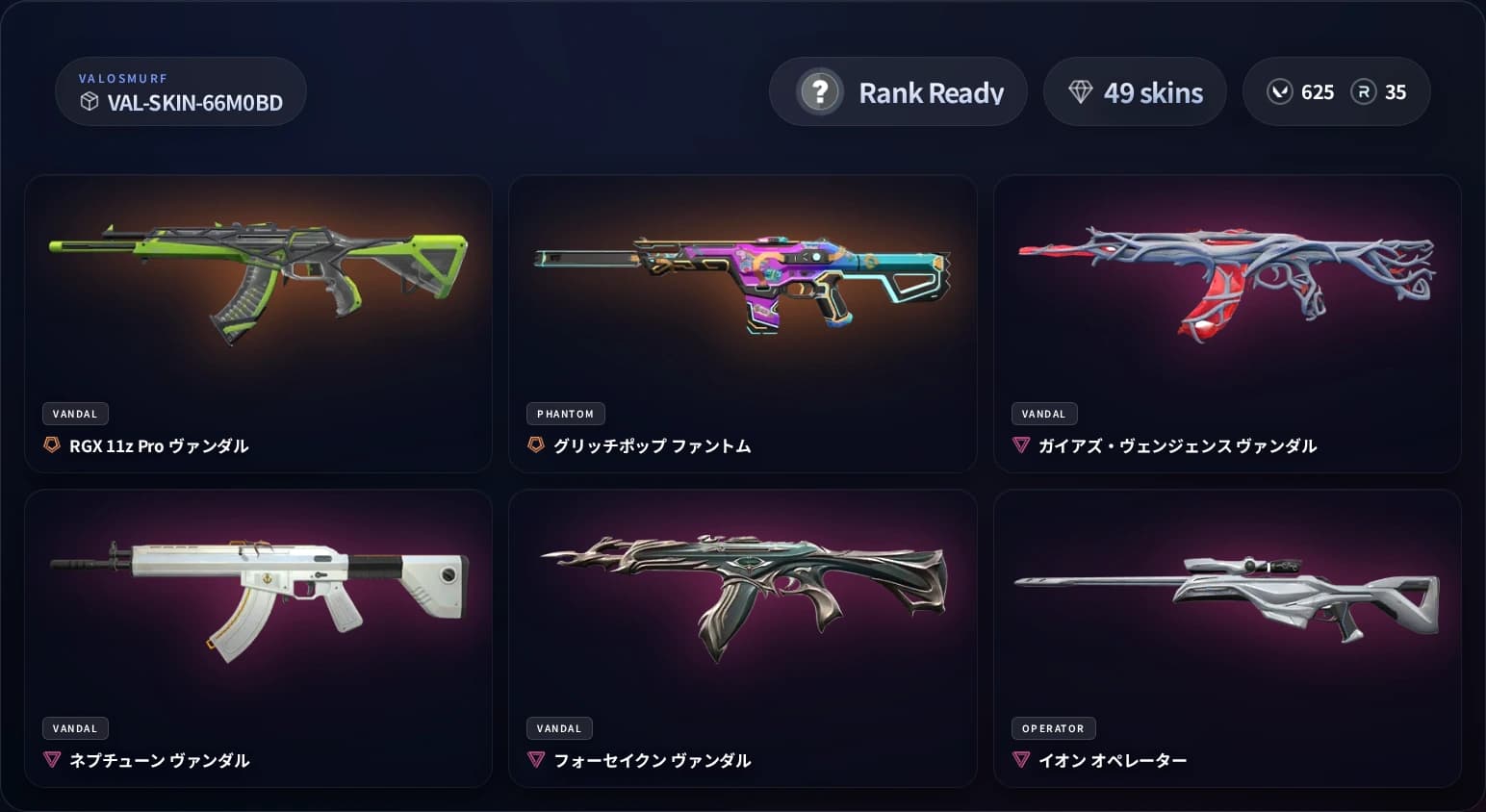
Task: Click the VAL-SKIN-66M0BD account link
Action: coord(192,103)
